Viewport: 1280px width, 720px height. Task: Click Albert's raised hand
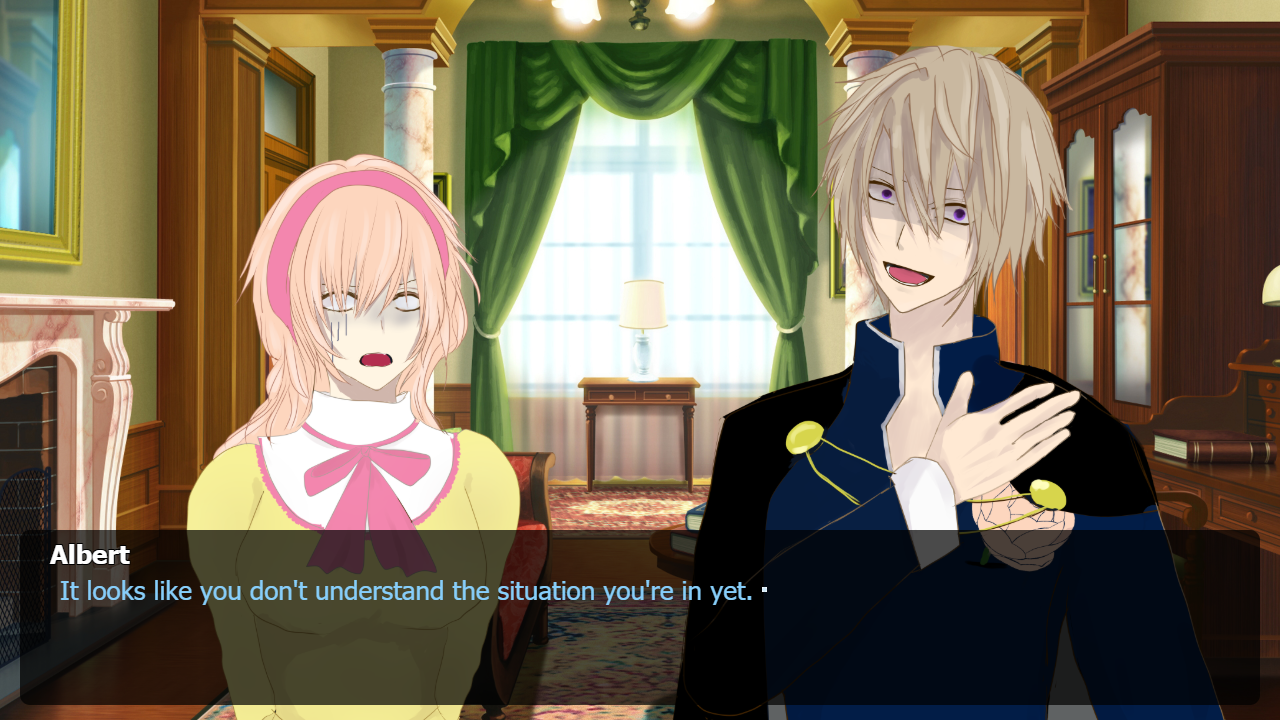pyautogui.click(x=1000, y=430)
